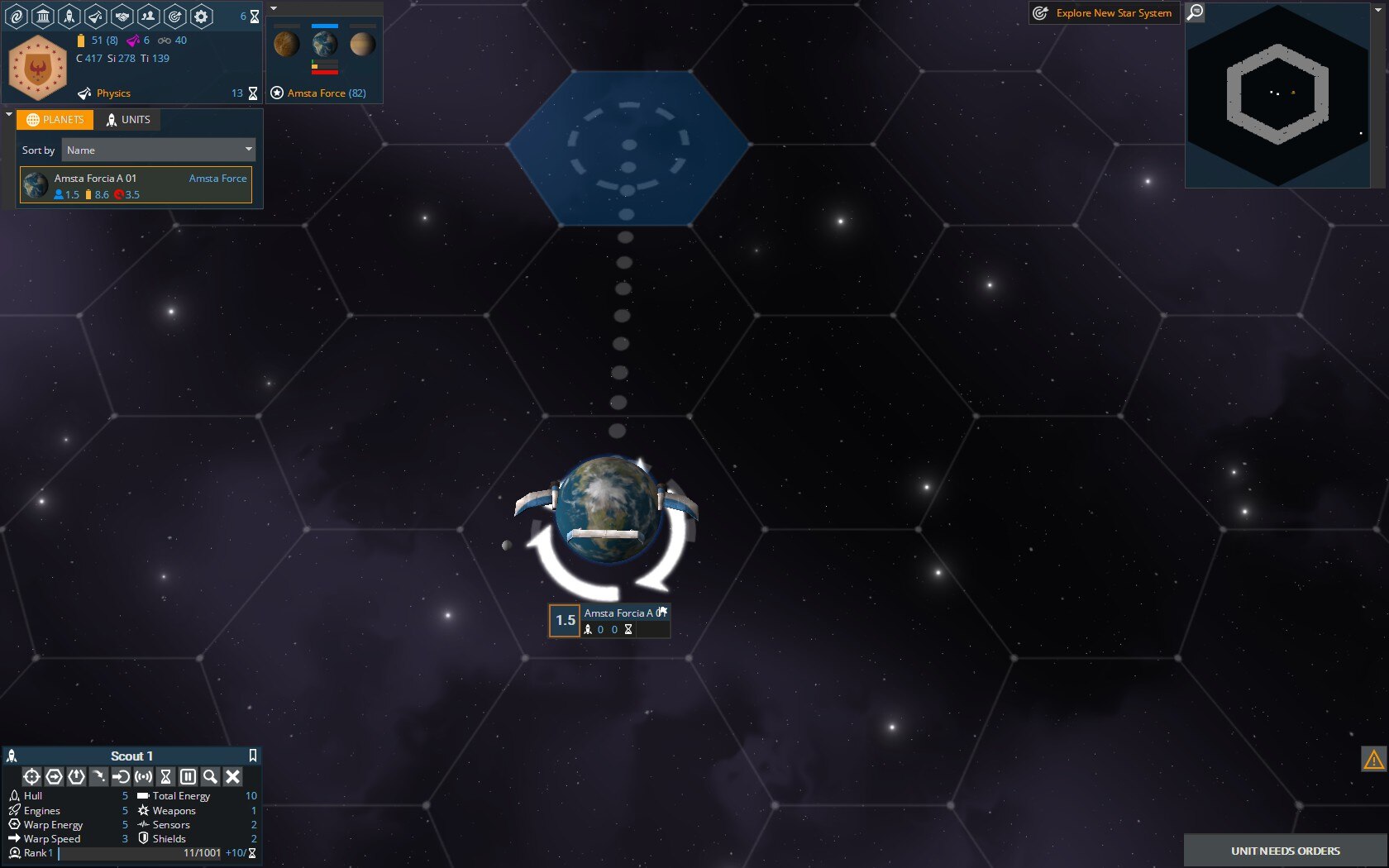This screenshot has height=868, width=1389.
Task: Click the Unit Needs Orders button
Action: pyautogui.click(x=1285, y=851)
